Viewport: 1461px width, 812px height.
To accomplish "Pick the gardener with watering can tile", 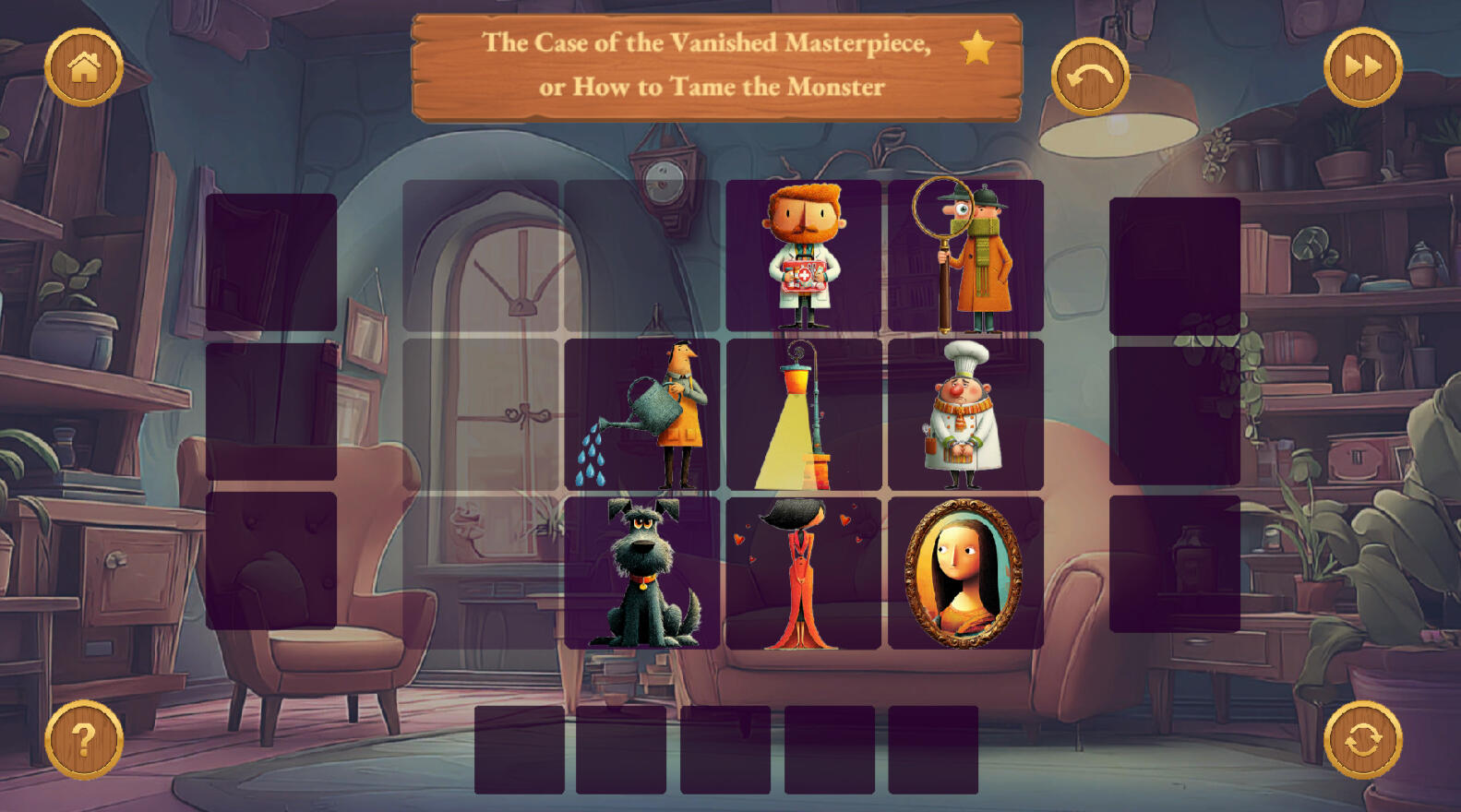I will pos(642,414).
